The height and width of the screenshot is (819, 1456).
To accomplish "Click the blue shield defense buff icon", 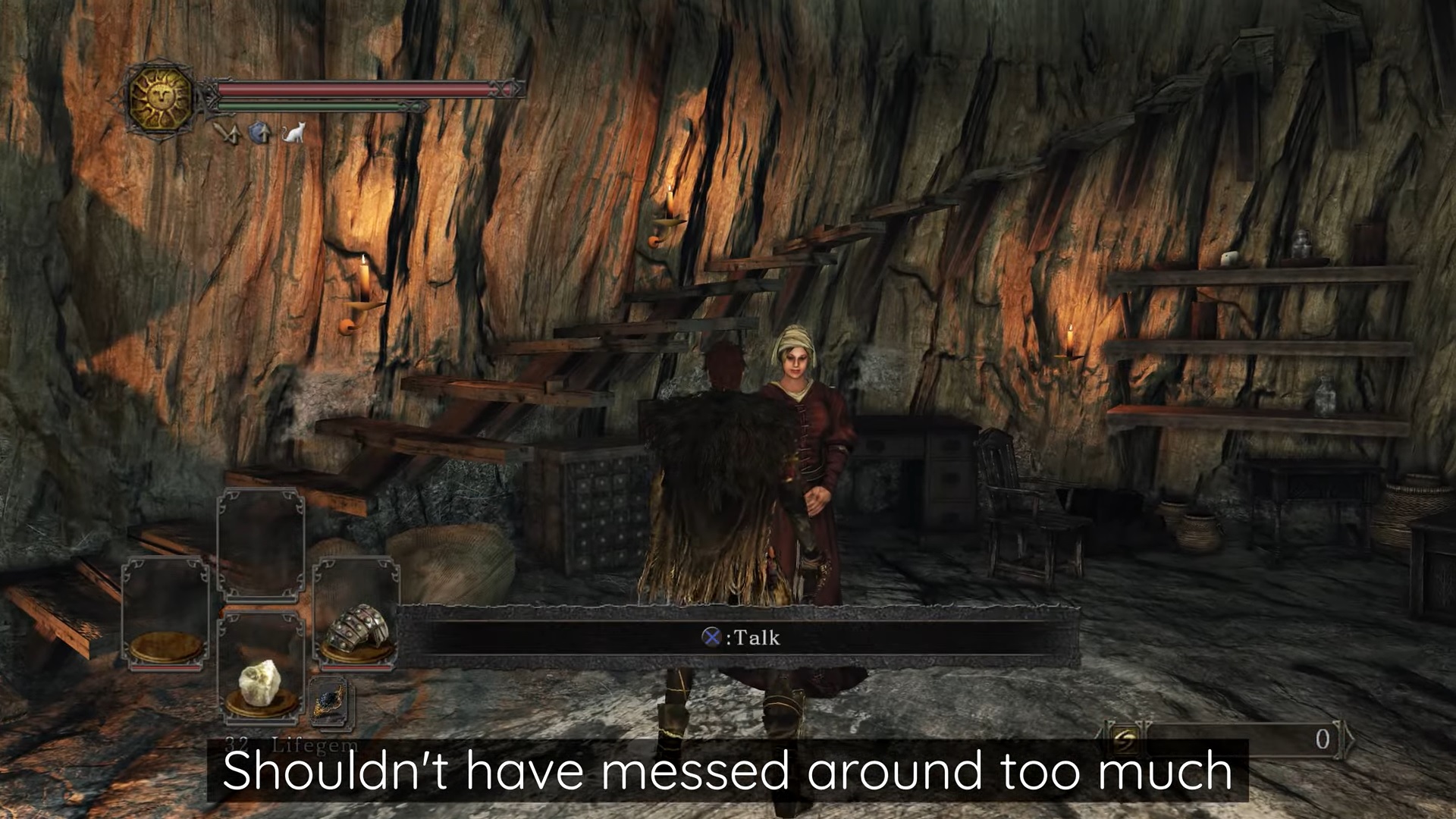I will point(258,132).
